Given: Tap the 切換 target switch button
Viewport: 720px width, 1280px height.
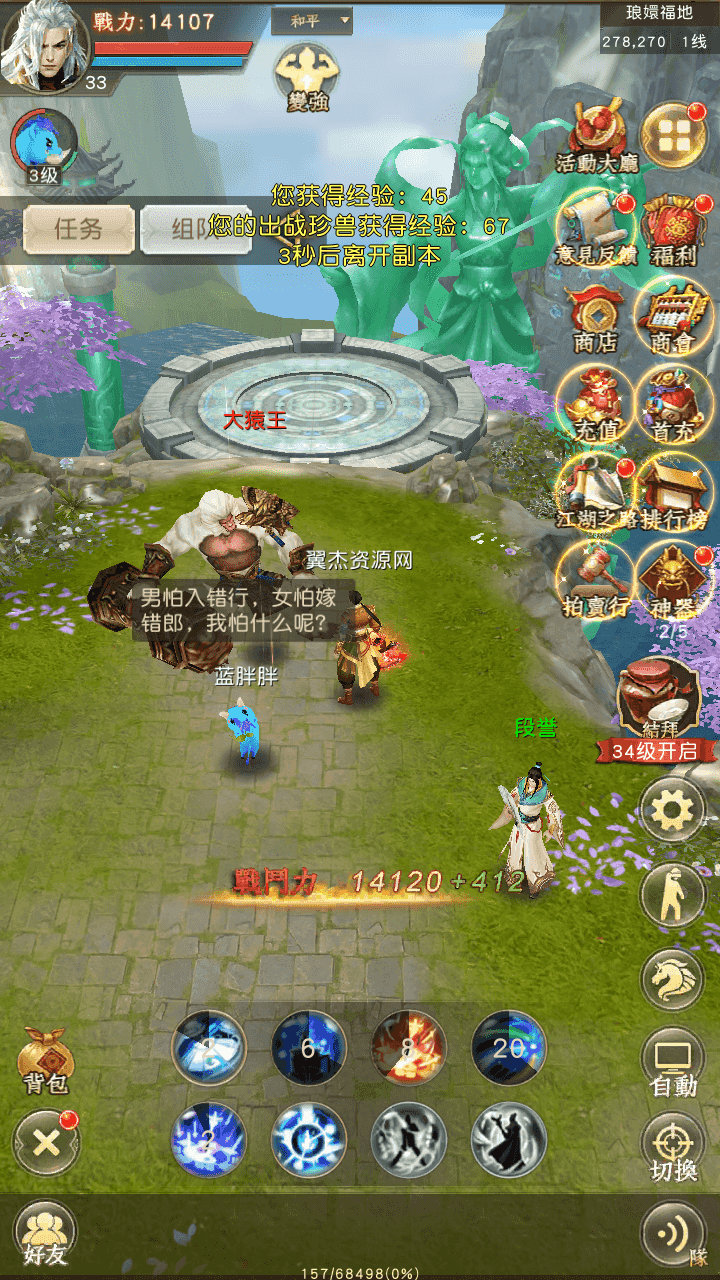Looking at the screenshot, I should tap(673, 1147).
